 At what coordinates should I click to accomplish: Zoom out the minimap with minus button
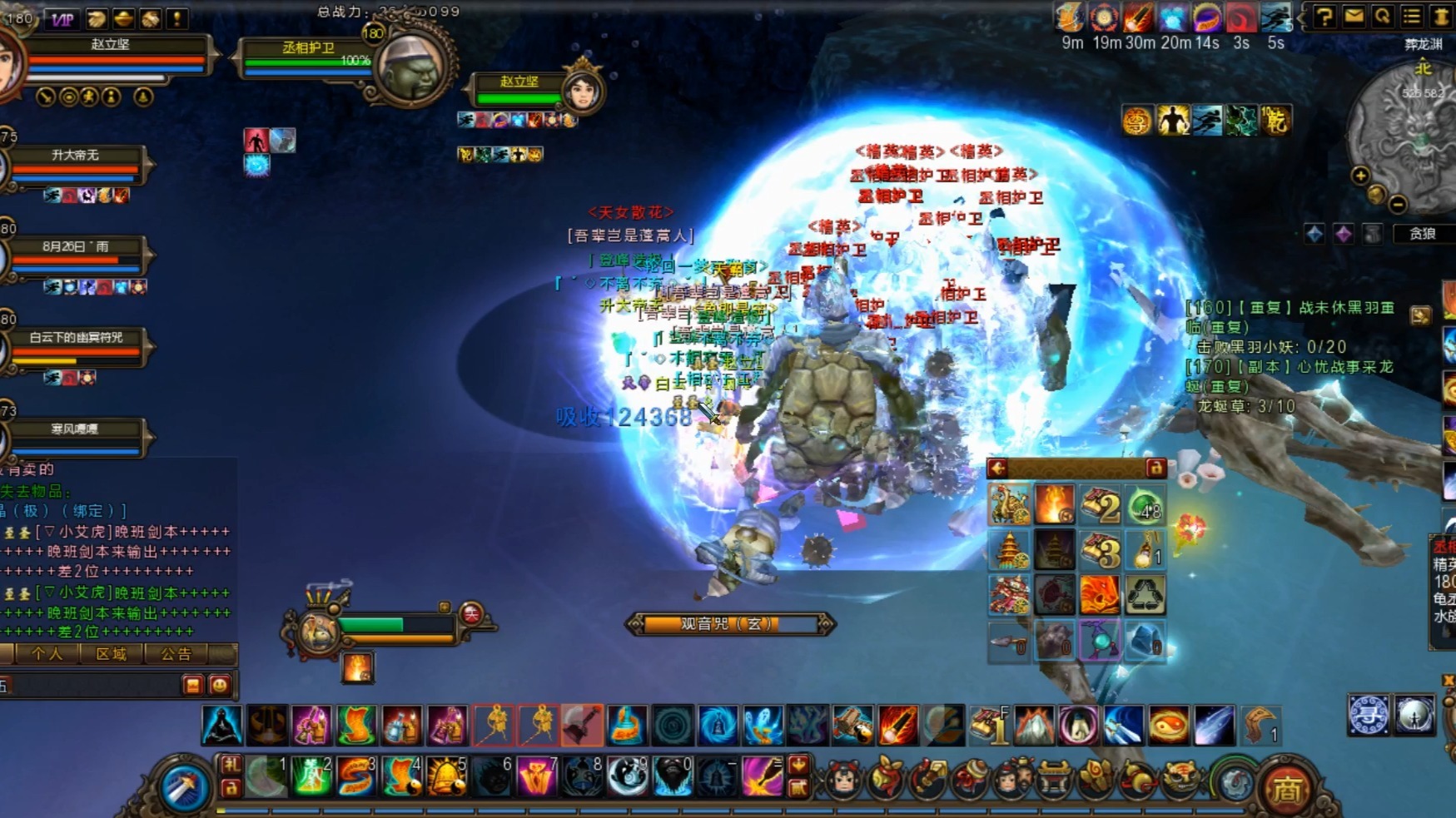tap(1398, 204)
